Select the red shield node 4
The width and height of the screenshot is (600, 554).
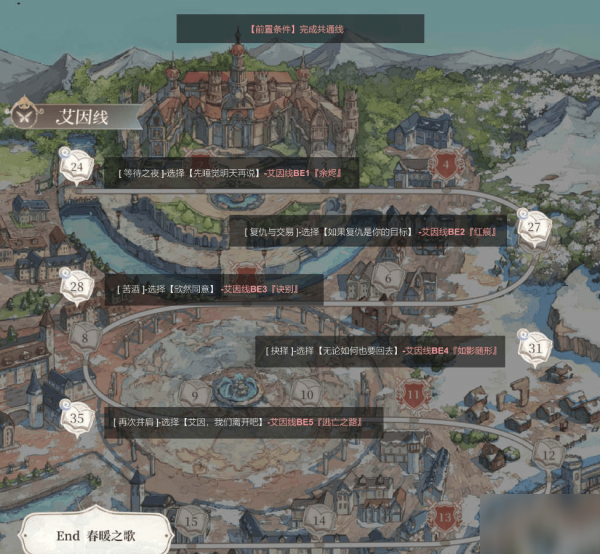click(x=445, y=164)
